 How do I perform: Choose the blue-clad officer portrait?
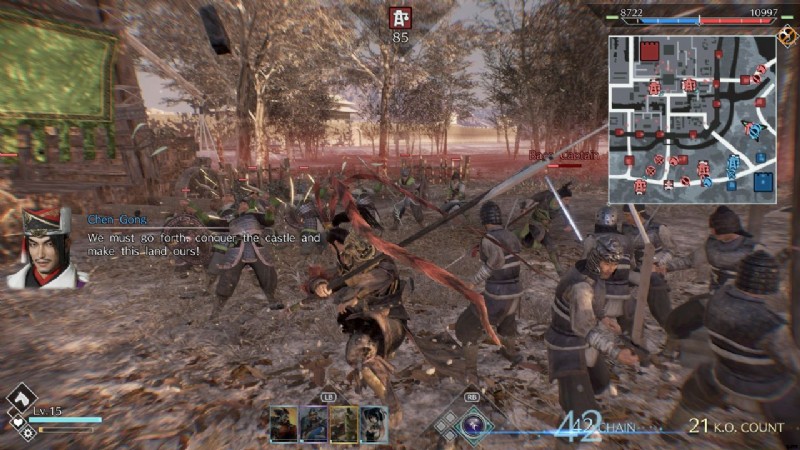314,424
